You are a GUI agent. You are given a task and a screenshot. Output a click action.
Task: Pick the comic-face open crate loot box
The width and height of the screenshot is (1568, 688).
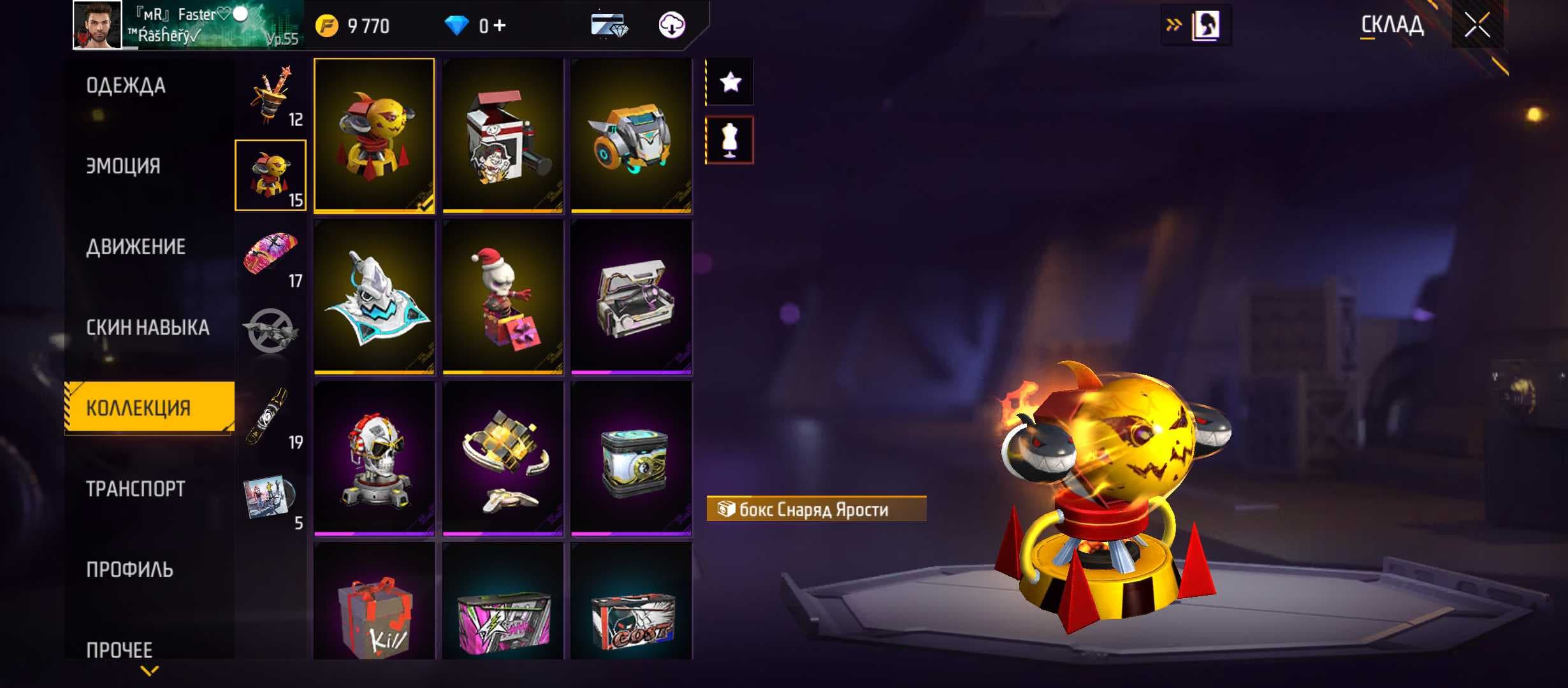point(503,135)
